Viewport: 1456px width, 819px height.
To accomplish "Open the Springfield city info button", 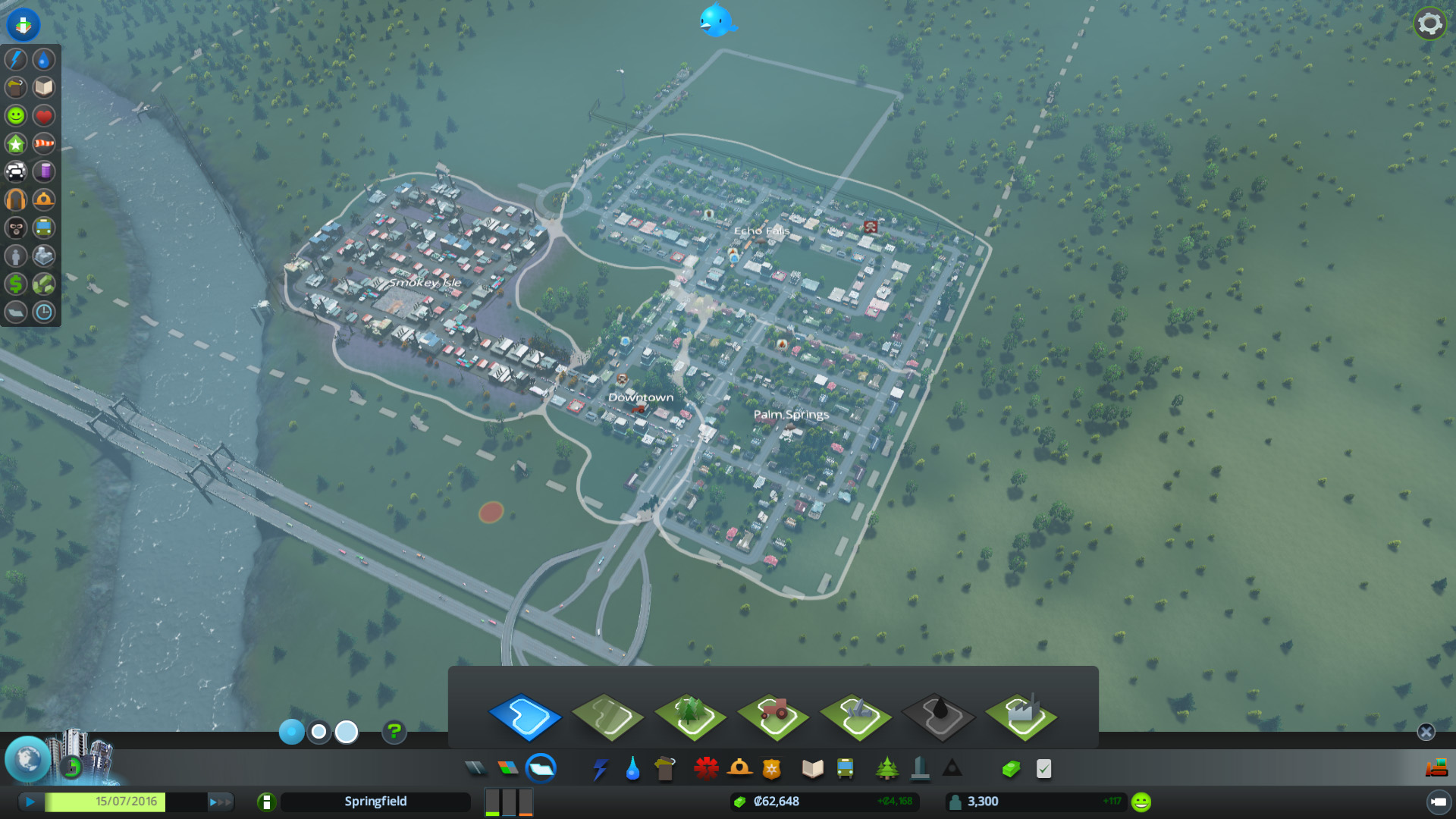I will click(266, 802).
